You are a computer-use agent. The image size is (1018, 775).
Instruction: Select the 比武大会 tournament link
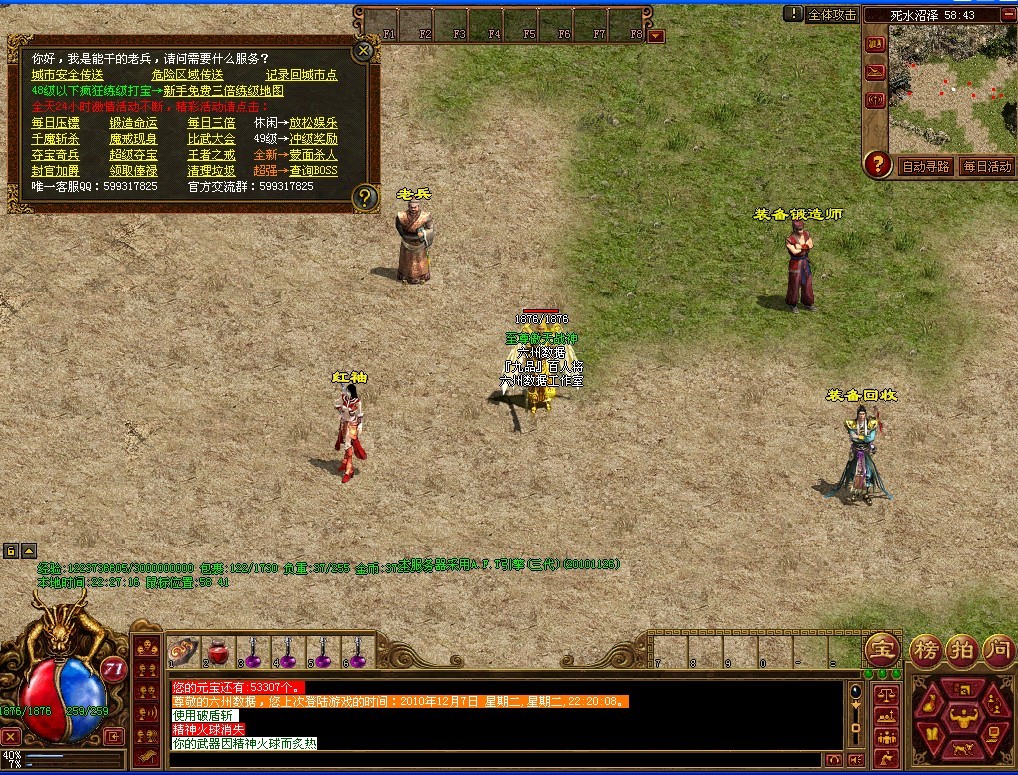pyautogui.click(x=211, y=139)
